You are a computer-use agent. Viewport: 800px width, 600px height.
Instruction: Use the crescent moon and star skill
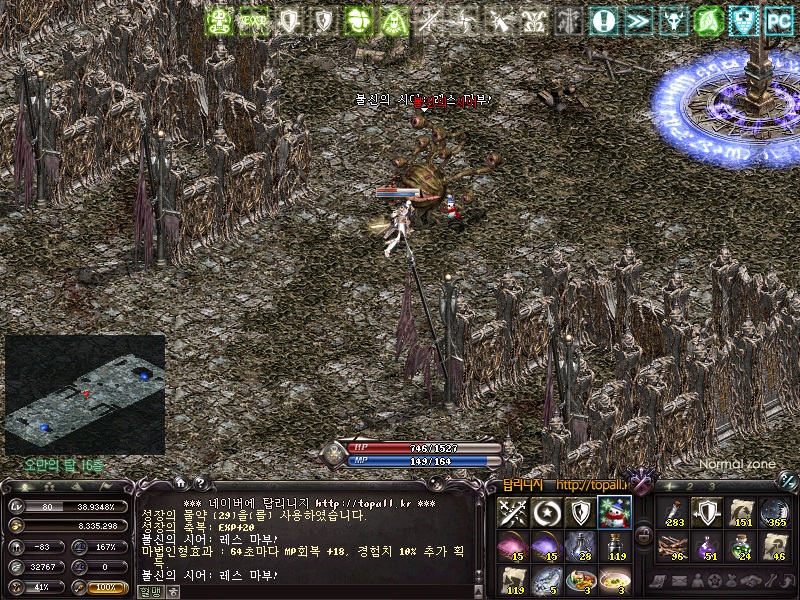click(x=547, y=512)
